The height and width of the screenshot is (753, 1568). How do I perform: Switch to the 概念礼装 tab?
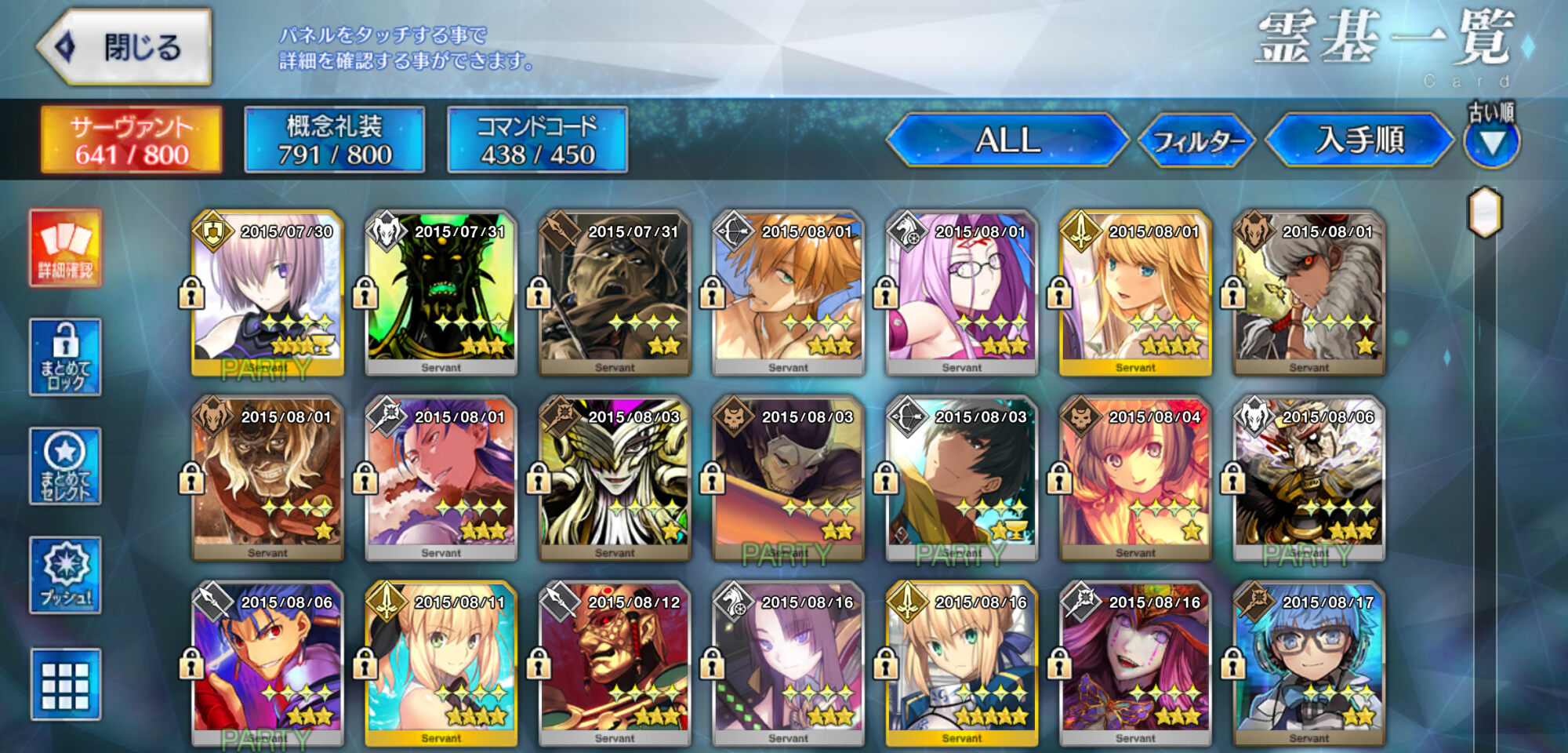click(x=335, y=140)
